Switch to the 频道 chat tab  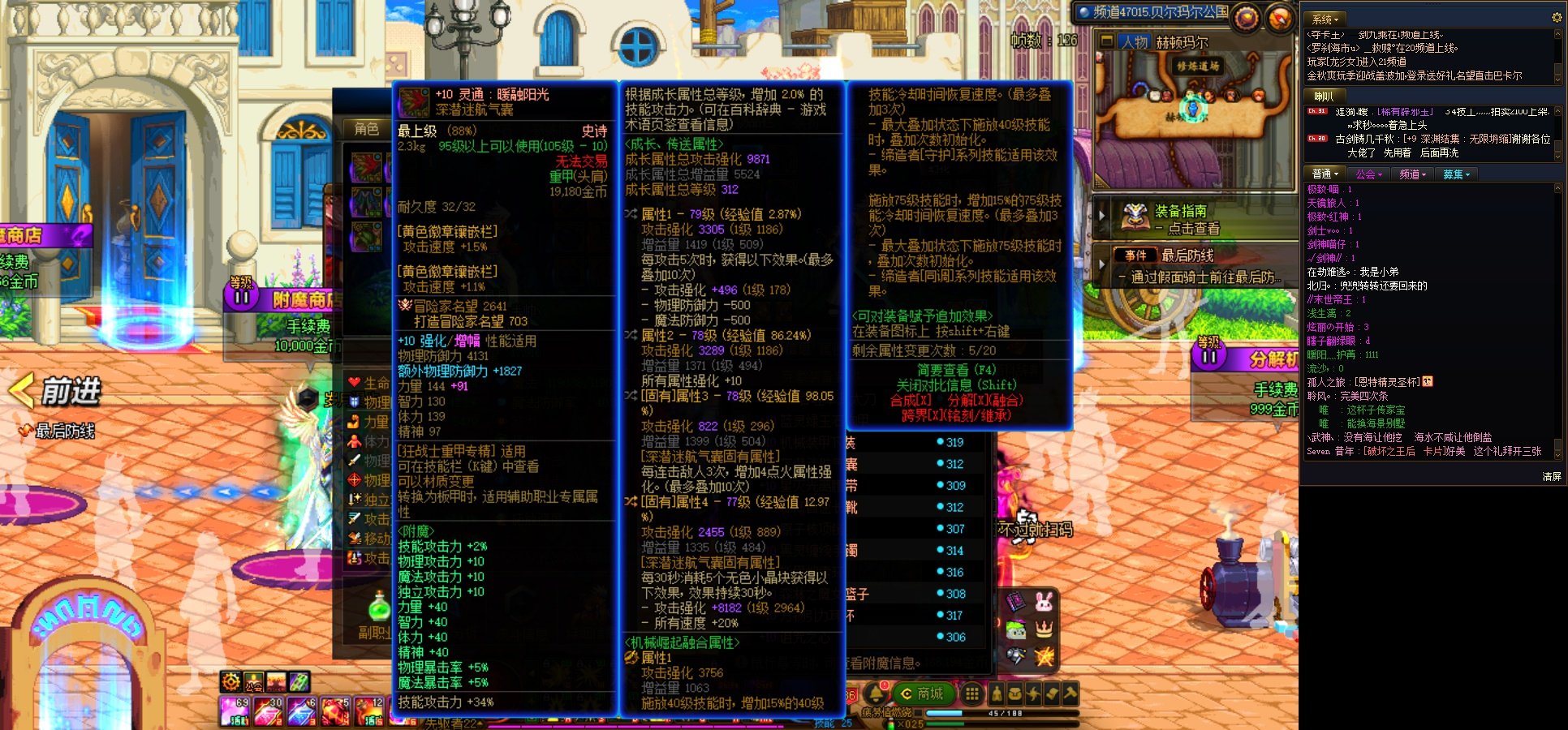(x=1410, y=174)
